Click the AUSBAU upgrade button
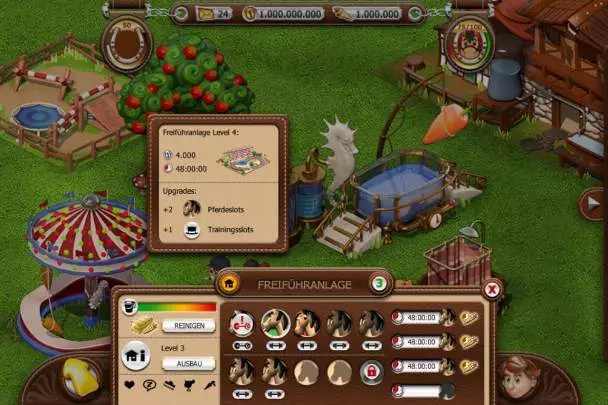Image resolution: width=608 pixels, height=405 pixels. pos(189,363)
